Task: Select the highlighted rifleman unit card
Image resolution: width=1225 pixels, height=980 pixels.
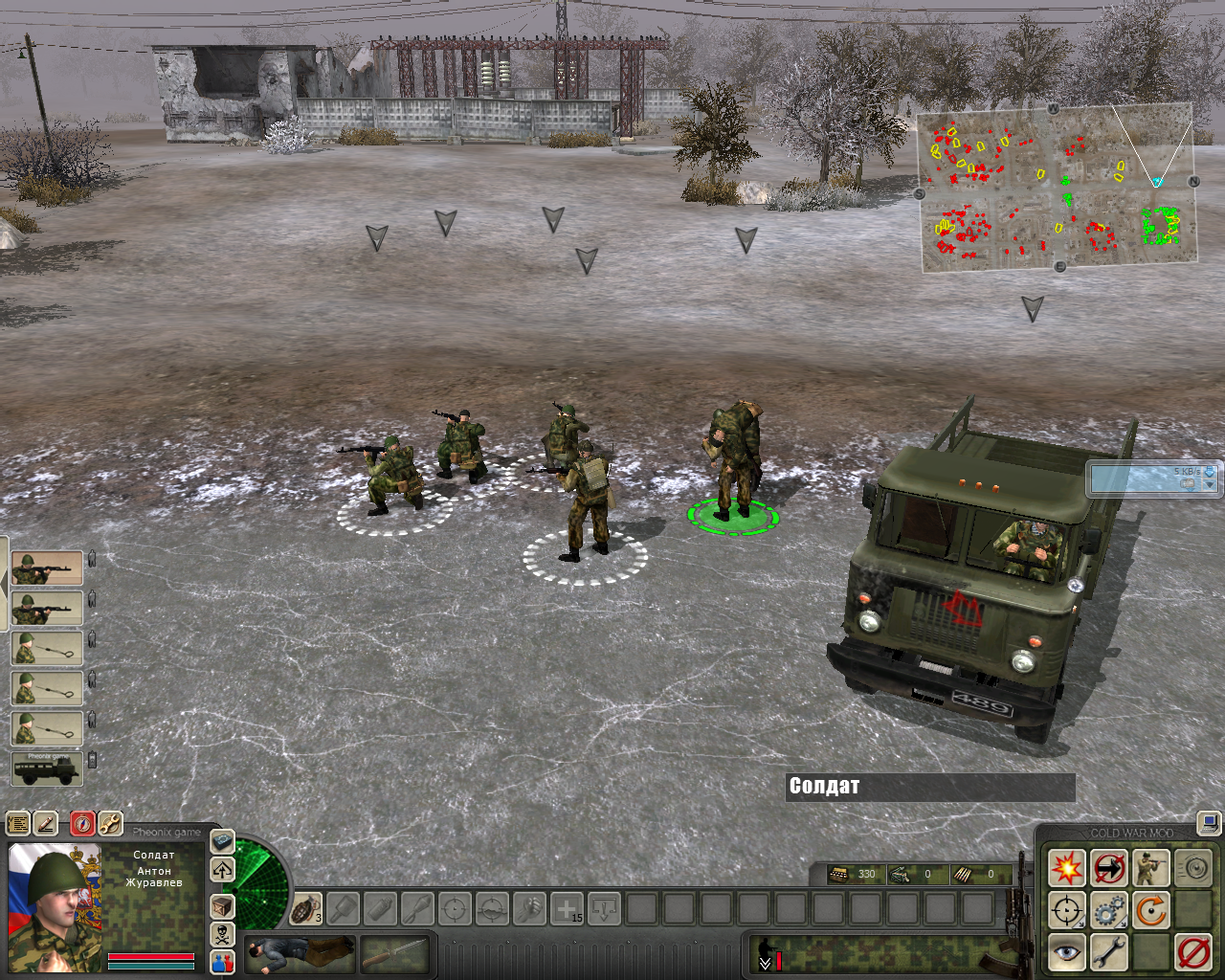Action: [x=47, y=568]
